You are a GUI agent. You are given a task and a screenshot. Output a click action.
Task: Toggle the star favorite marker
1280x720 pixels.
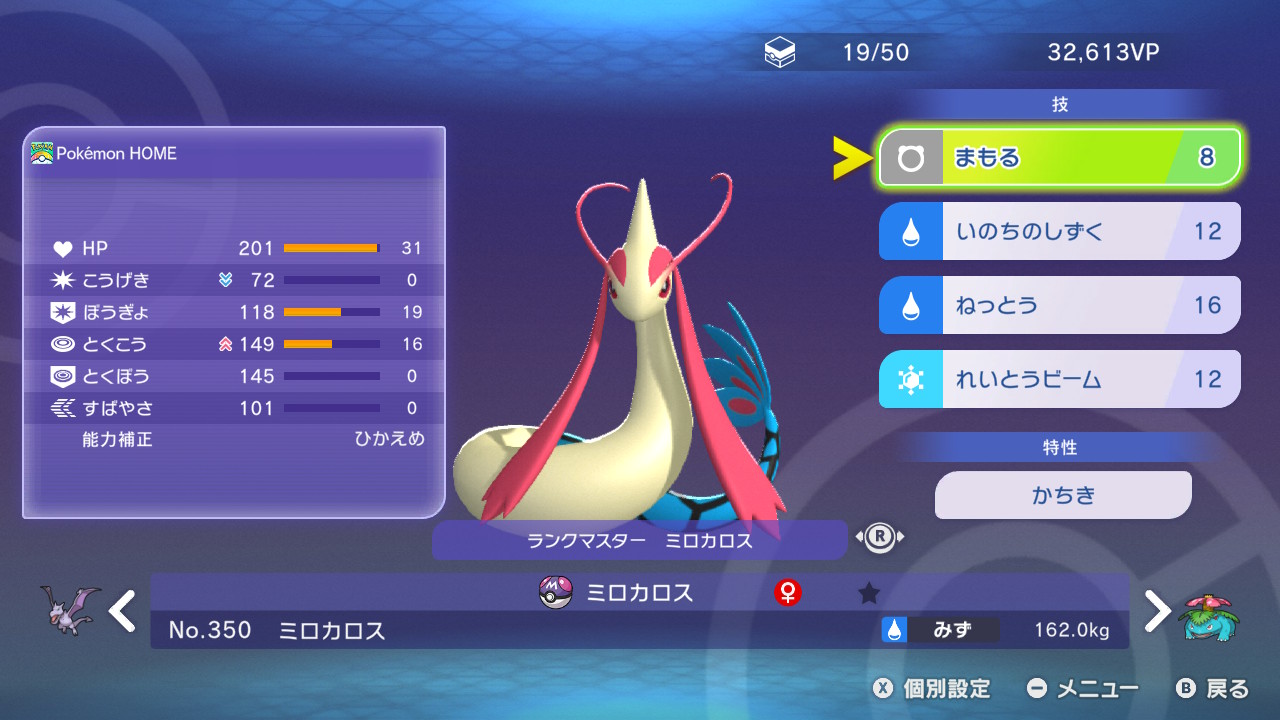pyautogui.click(x=869, y=593)
